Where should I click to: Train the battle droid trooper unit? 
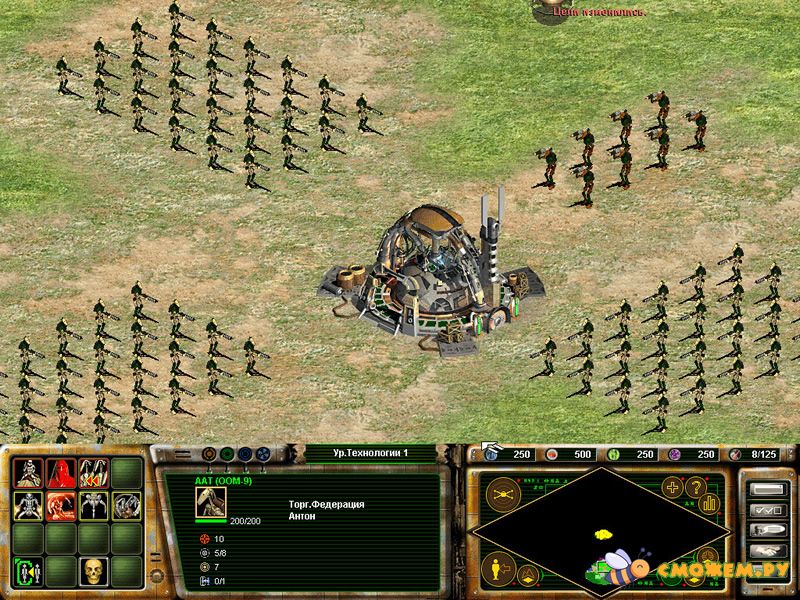click(x=29, y=473)
